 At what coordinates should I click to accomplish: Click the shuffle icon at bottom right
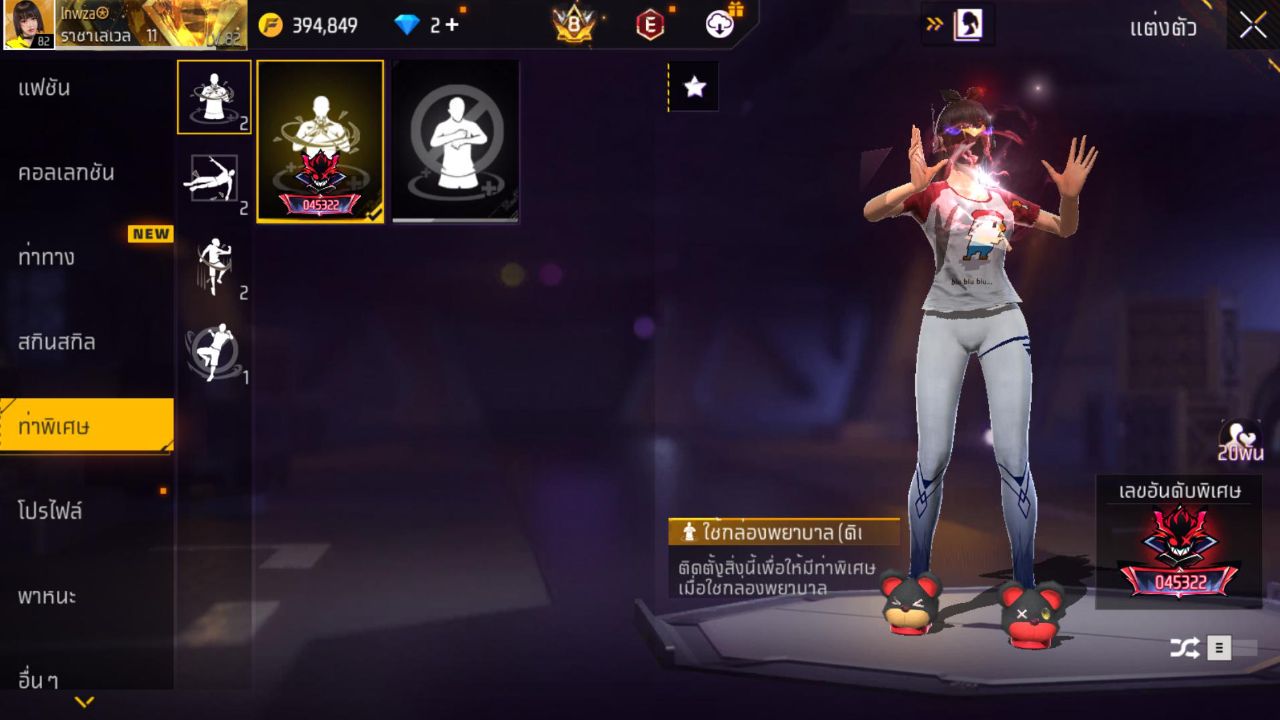click(x=1184, y=648)
